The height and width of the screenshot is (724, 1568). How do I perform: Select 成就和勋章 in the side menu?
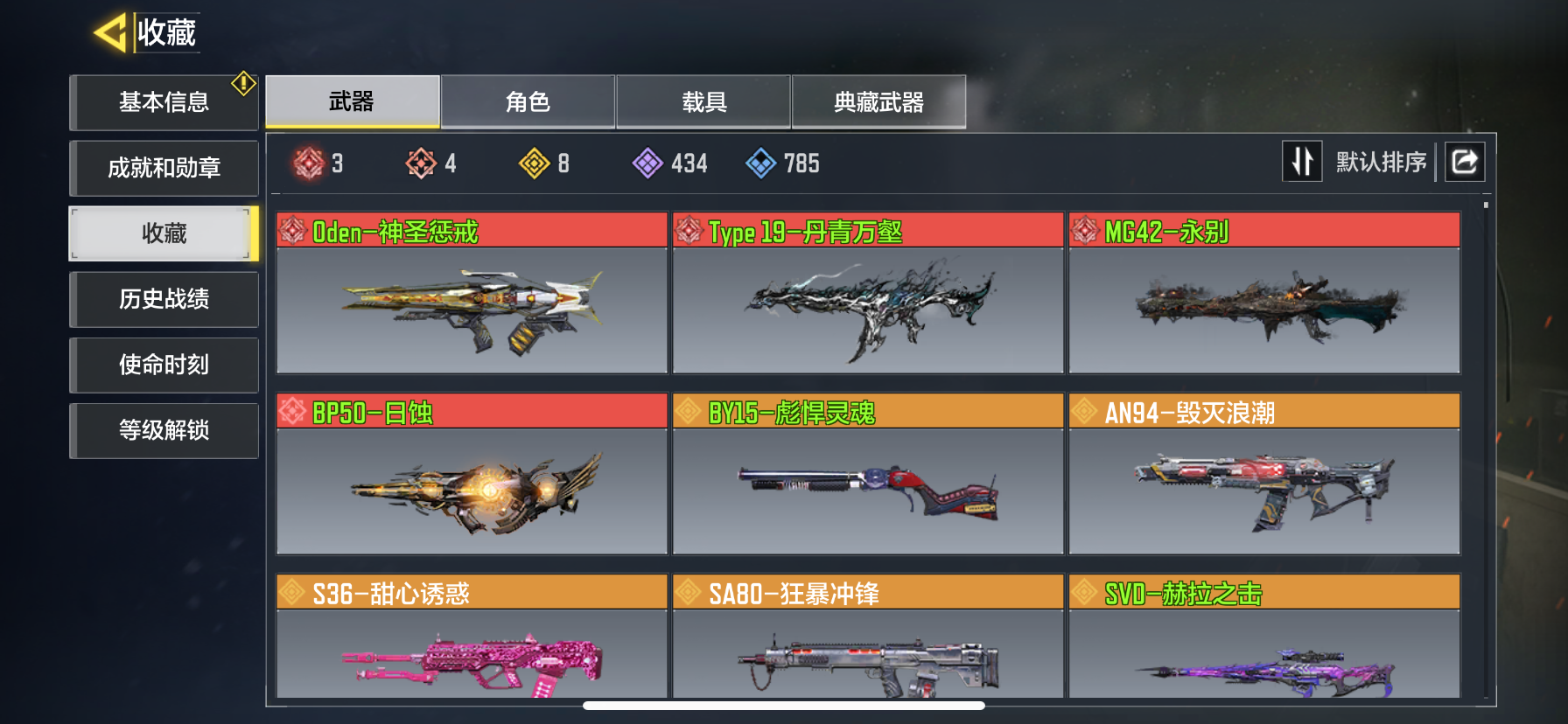[x=164, y=168]
